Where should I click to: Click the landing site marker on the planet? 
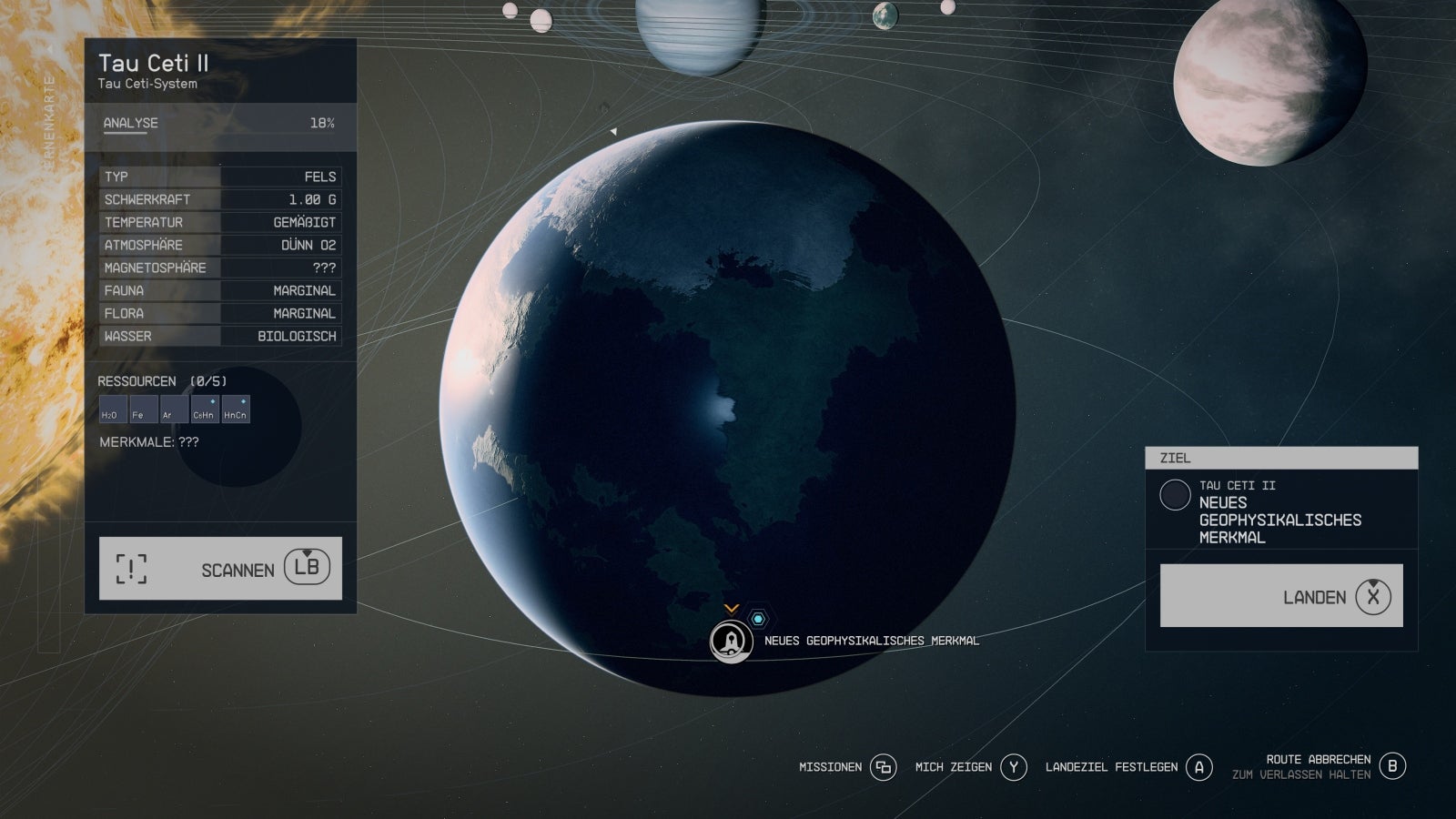click(x=731, y=642)
